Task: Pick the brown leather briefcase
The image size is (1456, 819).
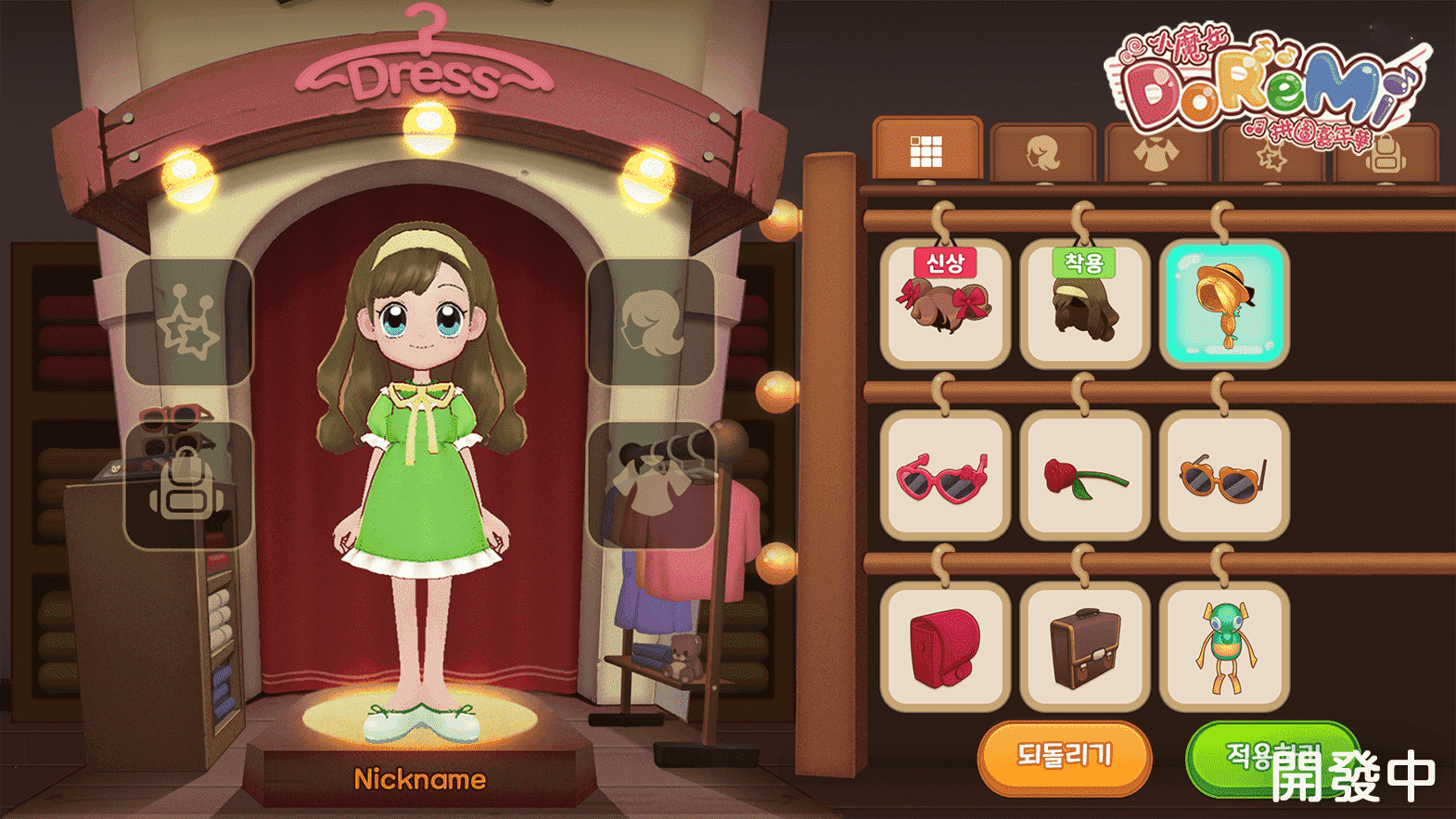Action: click(x=1084, y=647)
